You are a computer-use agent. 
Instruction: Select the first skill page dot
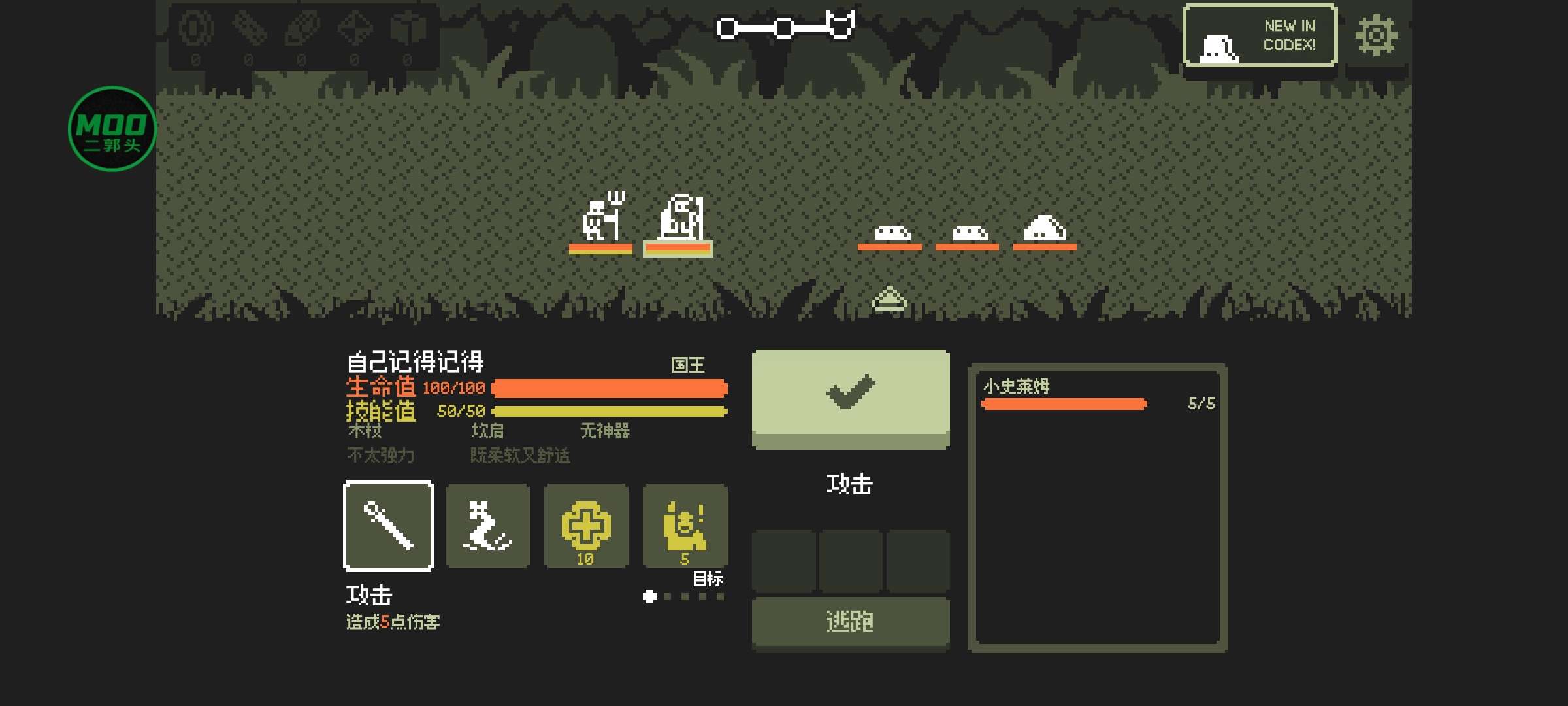pyautogui.click(x=649, y=596)
